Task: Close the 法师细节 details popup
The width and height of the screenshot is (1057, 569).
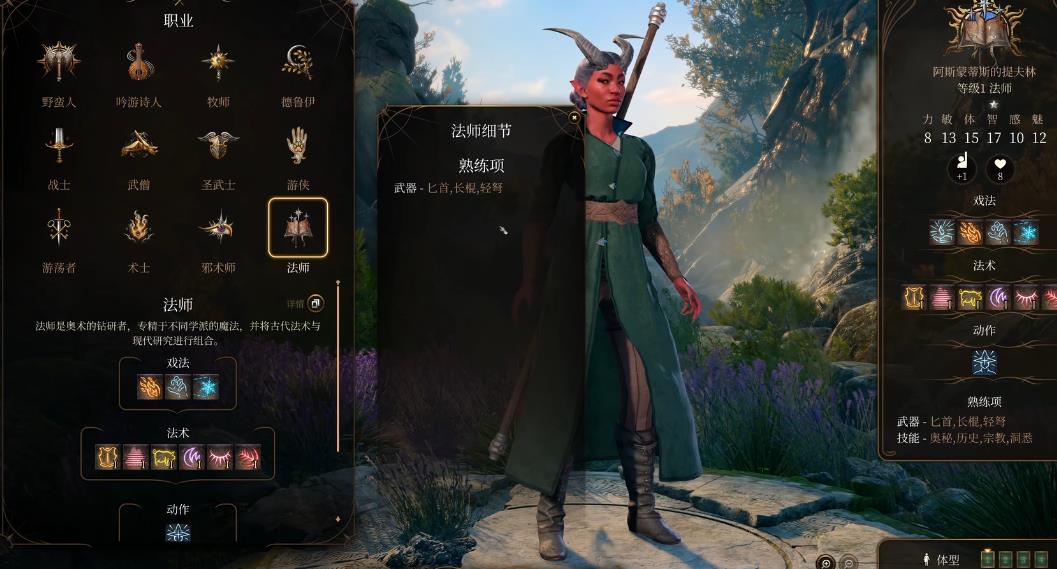Action: click(x=574, y=117)
